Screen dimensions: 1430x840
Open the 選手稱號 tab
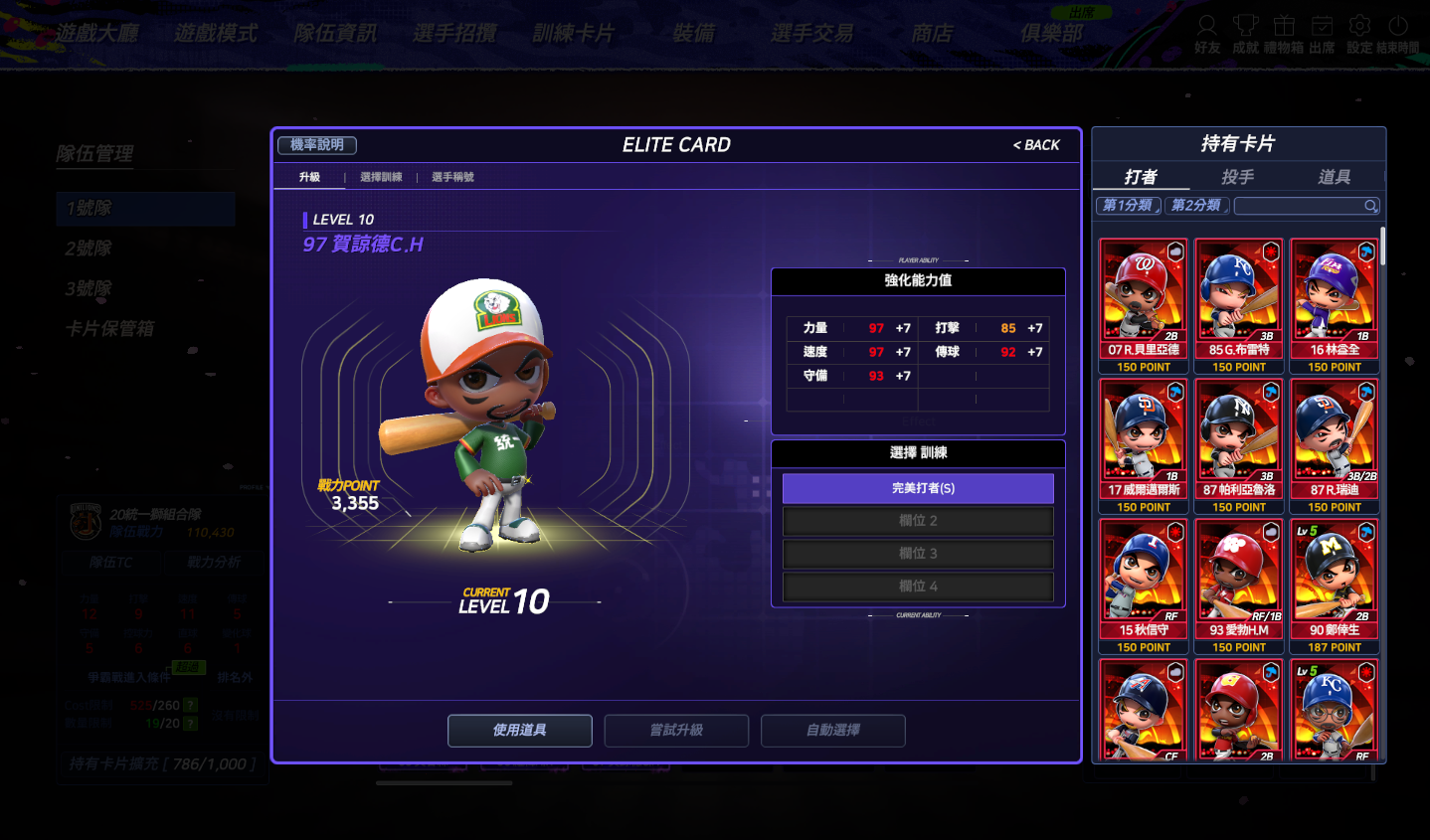pos(452,177)
